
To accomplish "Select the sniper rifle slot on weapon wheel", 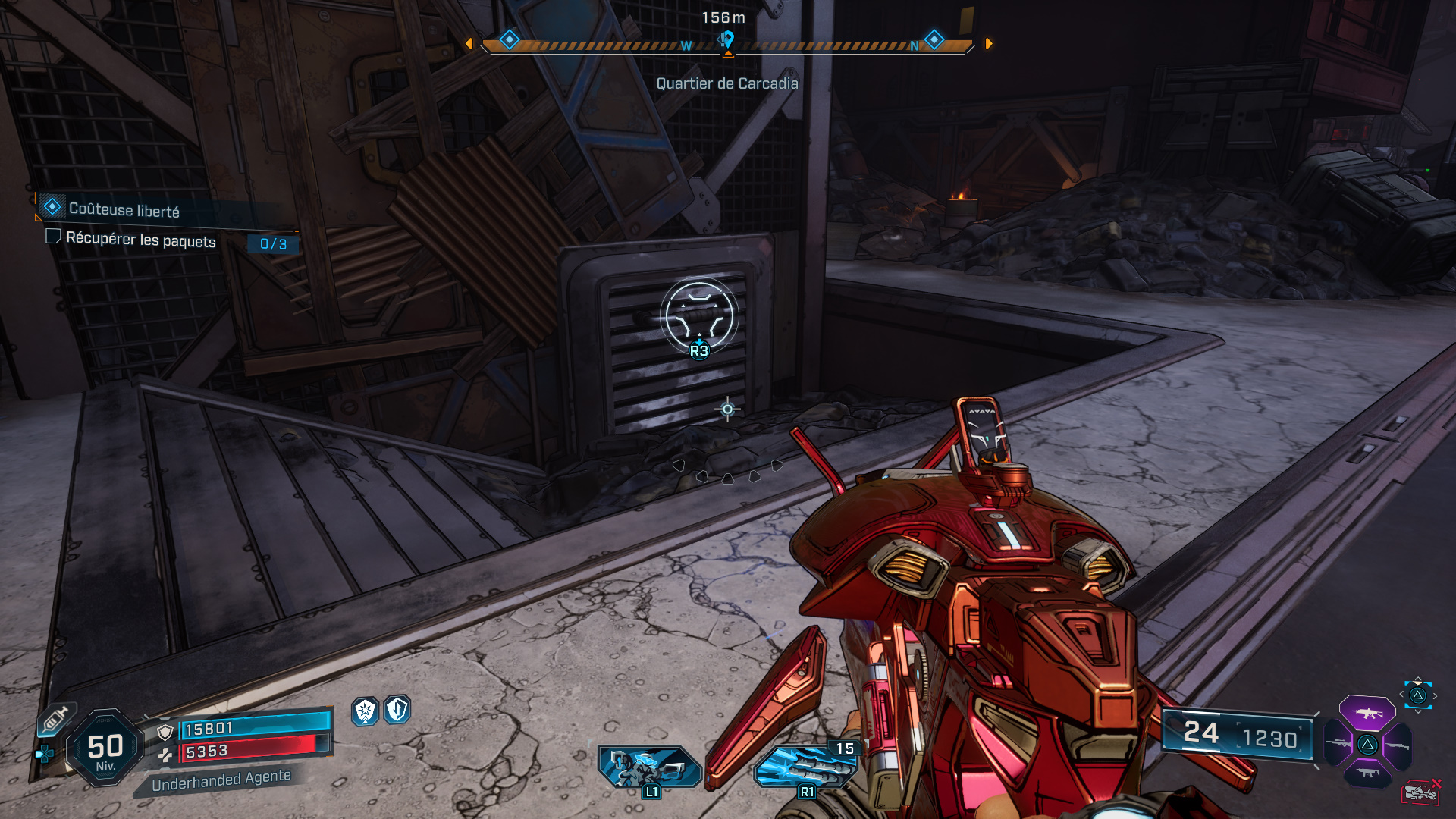I will click(1337, 743).
